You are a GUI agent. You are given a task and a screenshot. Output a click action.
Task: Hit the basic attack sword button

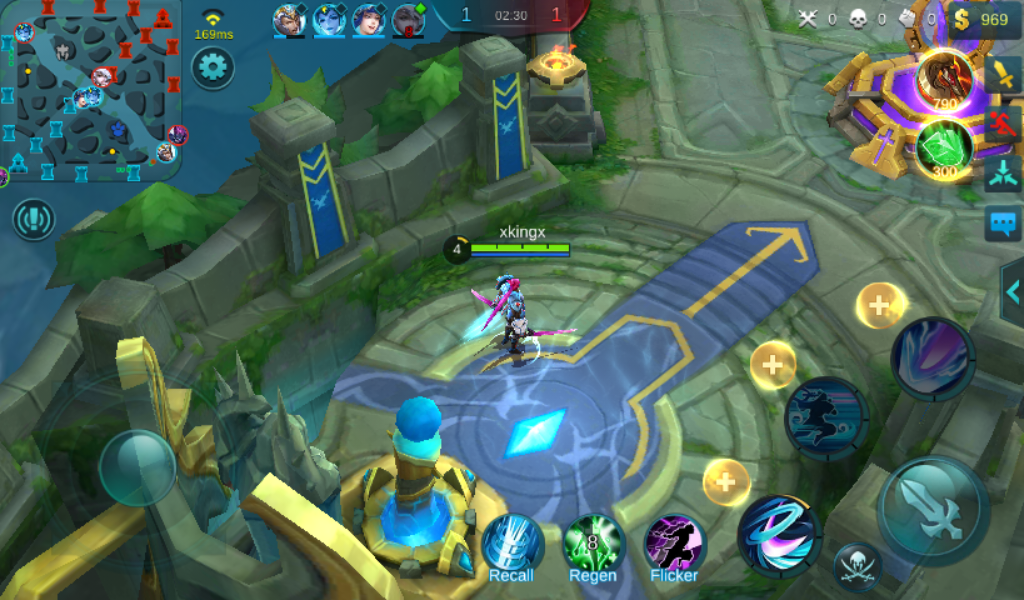(x=932, y=511)
